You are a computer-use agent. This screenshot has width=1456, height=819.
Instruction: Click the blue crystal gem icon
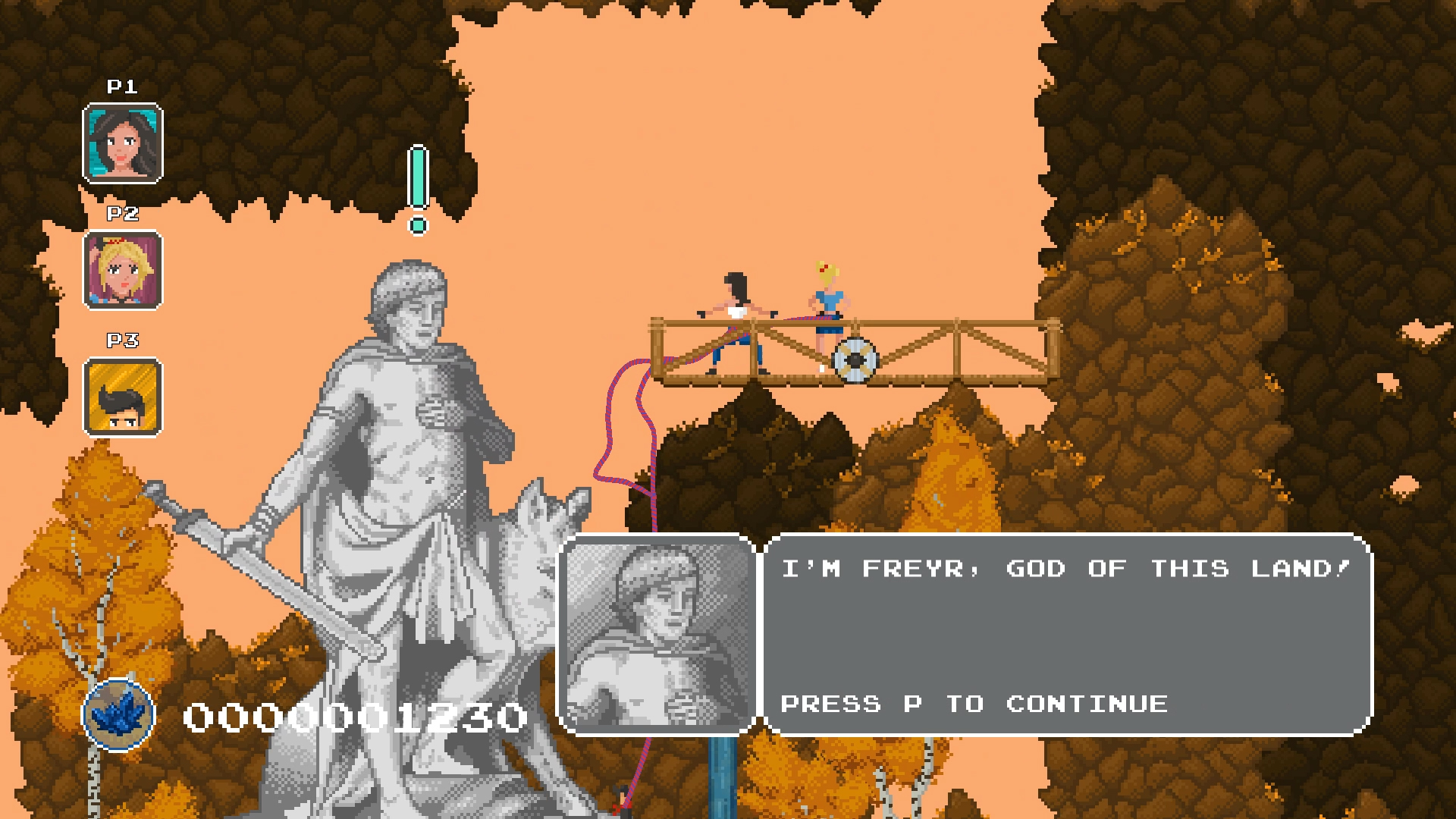(118, 714)
